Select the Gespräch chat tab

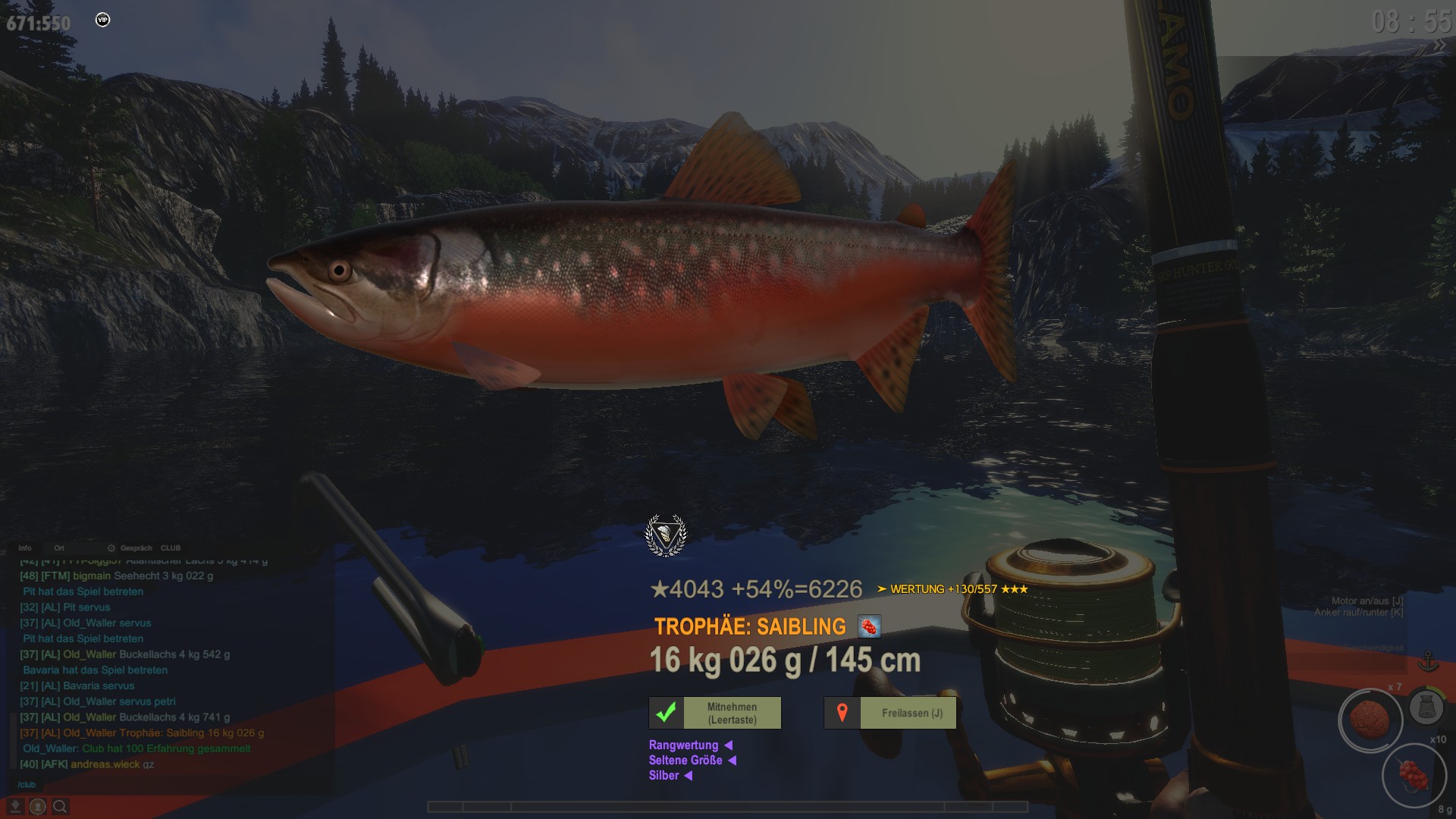(x=136, y=548)
